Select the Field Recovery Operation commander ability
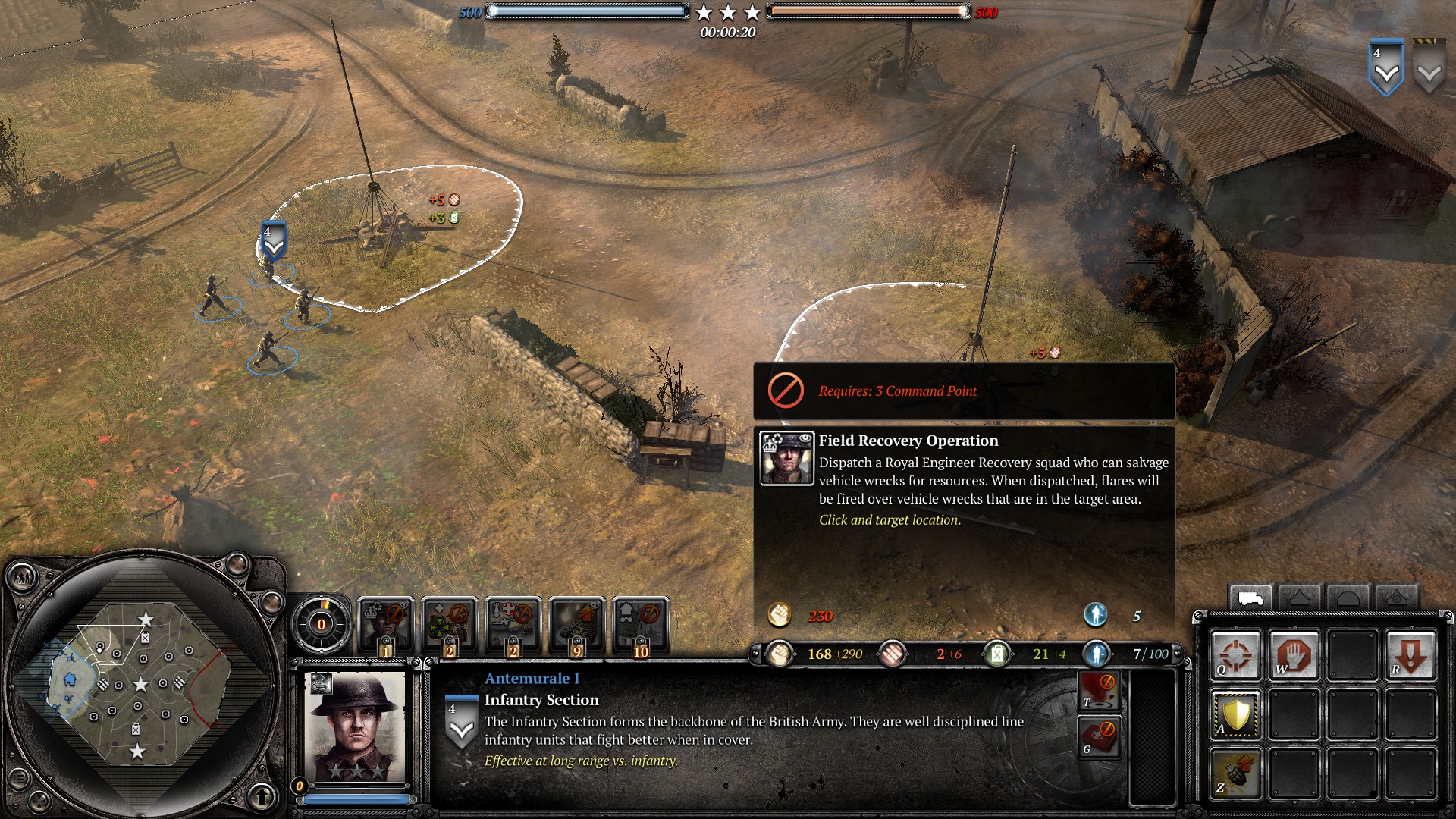 [x=386, y=623]
